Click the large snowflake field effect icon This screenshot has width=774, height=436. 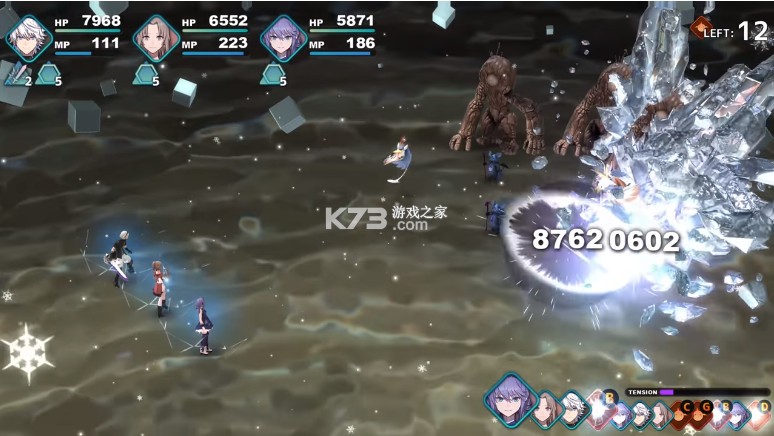coord(27,352)
